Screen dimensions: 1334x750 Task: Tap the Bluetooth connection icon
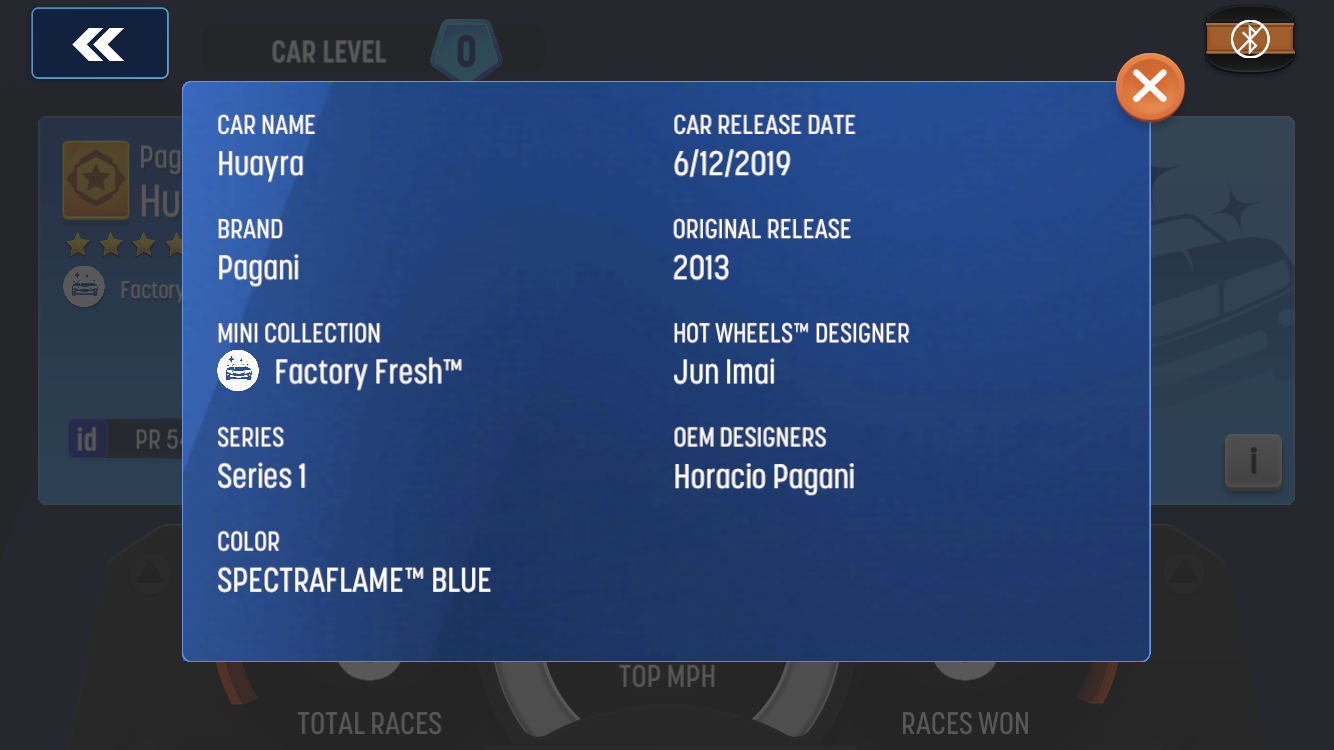(x=1249, y=40)
